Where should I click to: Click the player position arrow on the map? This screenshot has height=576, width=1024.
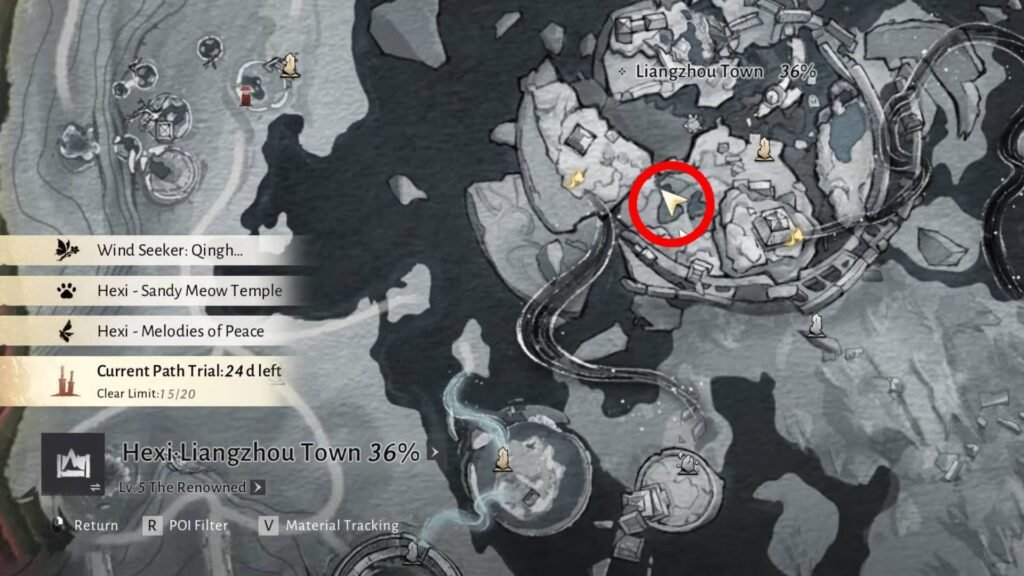coord(673,203)
